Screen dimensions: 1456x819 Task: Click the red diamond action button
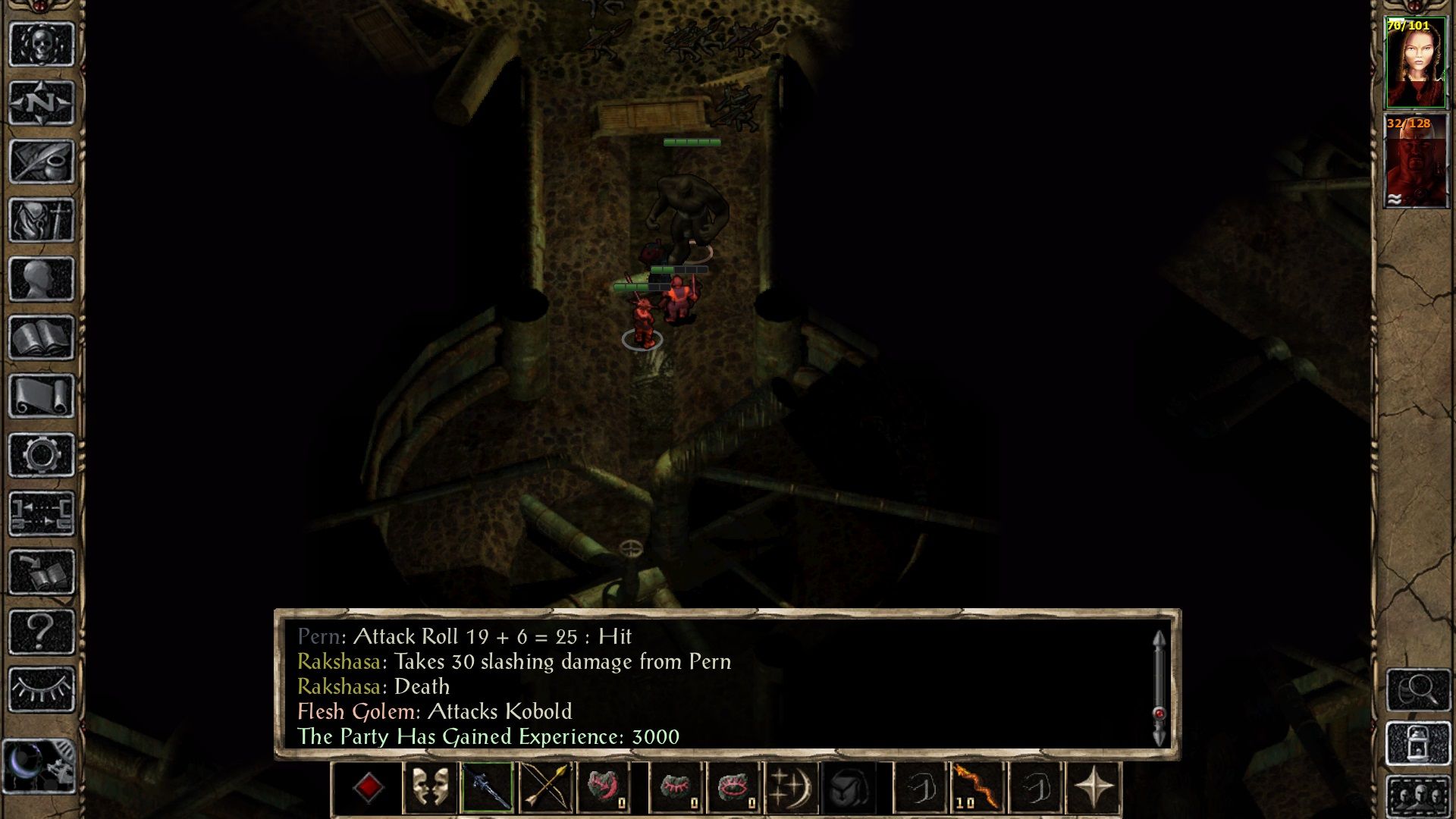[369, 789]
